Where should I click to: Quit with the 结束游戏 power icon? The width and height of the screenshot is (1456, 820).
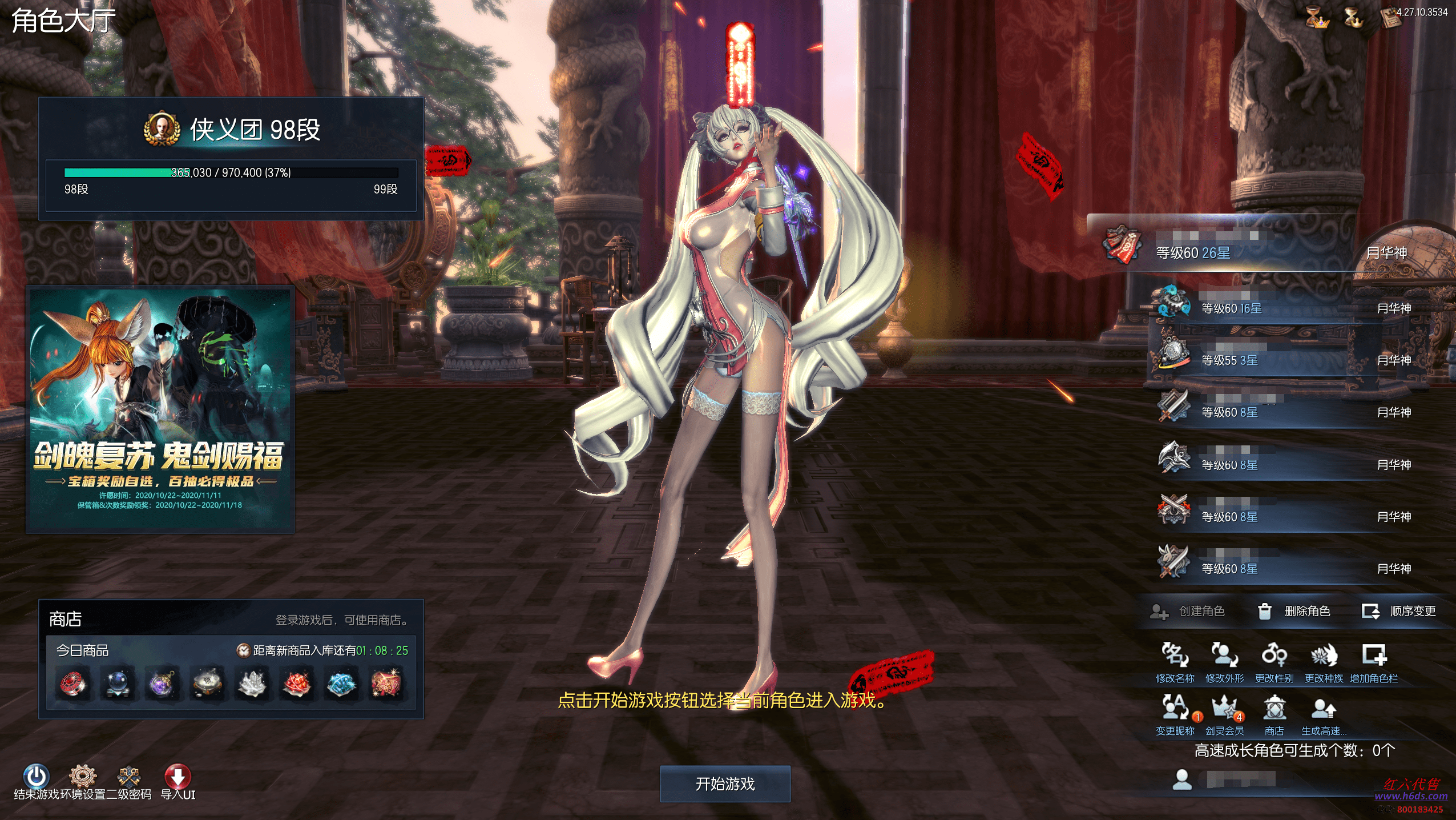[x=36, y=777]
